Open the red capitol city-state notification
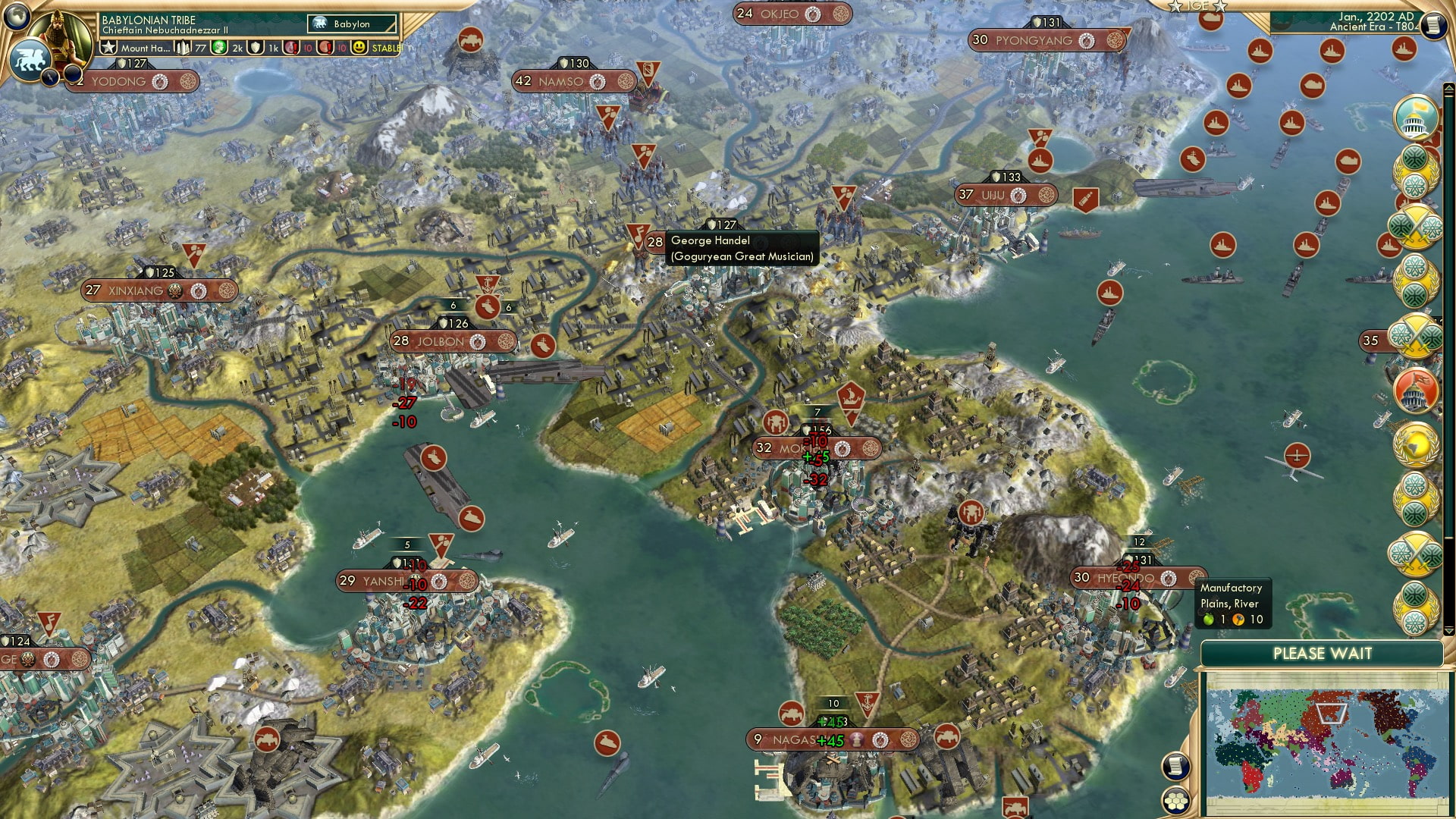The height and width of the screenshot is (819, 1456). tap(1417, 390)
